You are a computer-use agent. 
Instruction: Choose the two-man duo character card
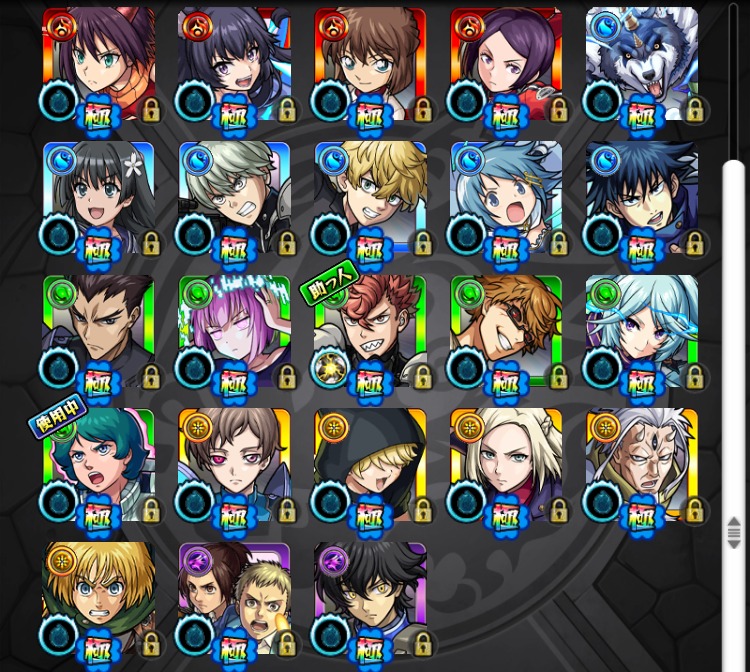click(234, 598)
